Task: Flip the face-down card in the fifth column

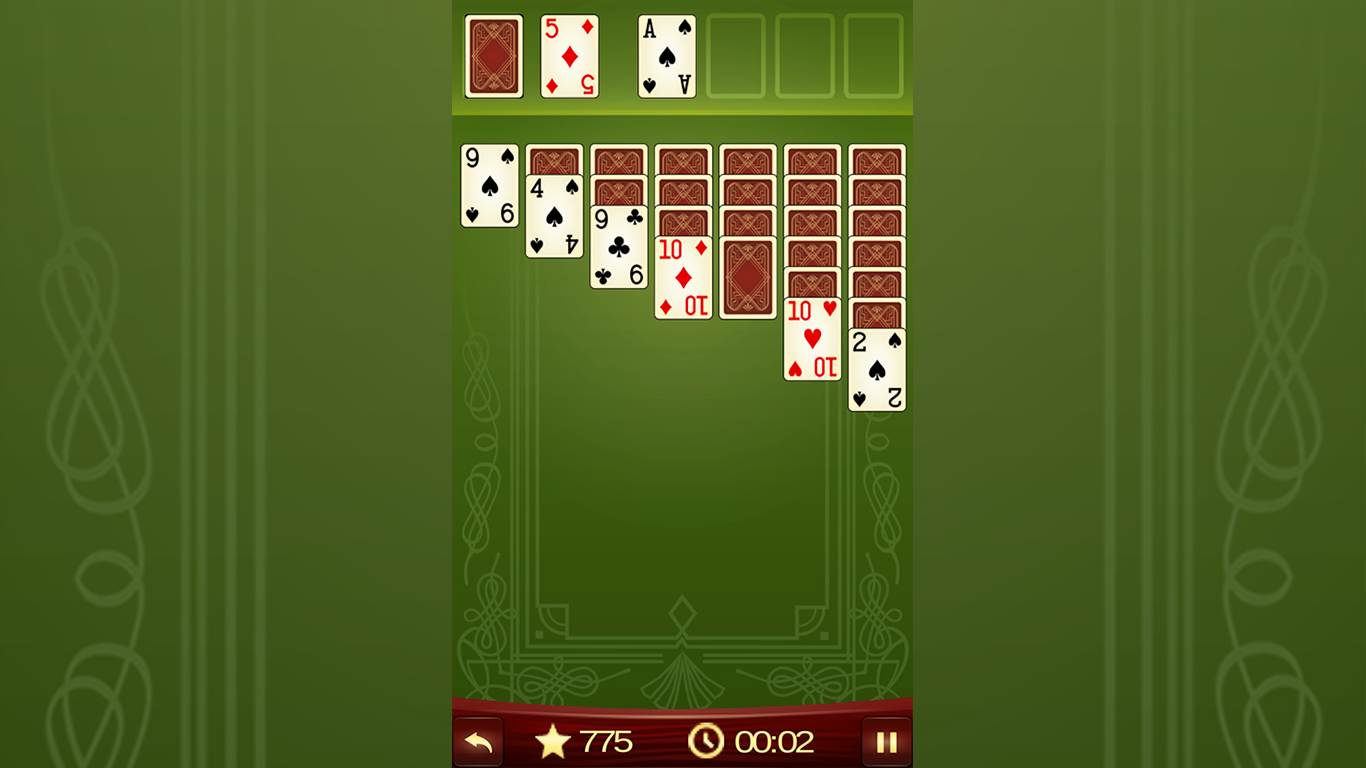Action: [747, 275]
